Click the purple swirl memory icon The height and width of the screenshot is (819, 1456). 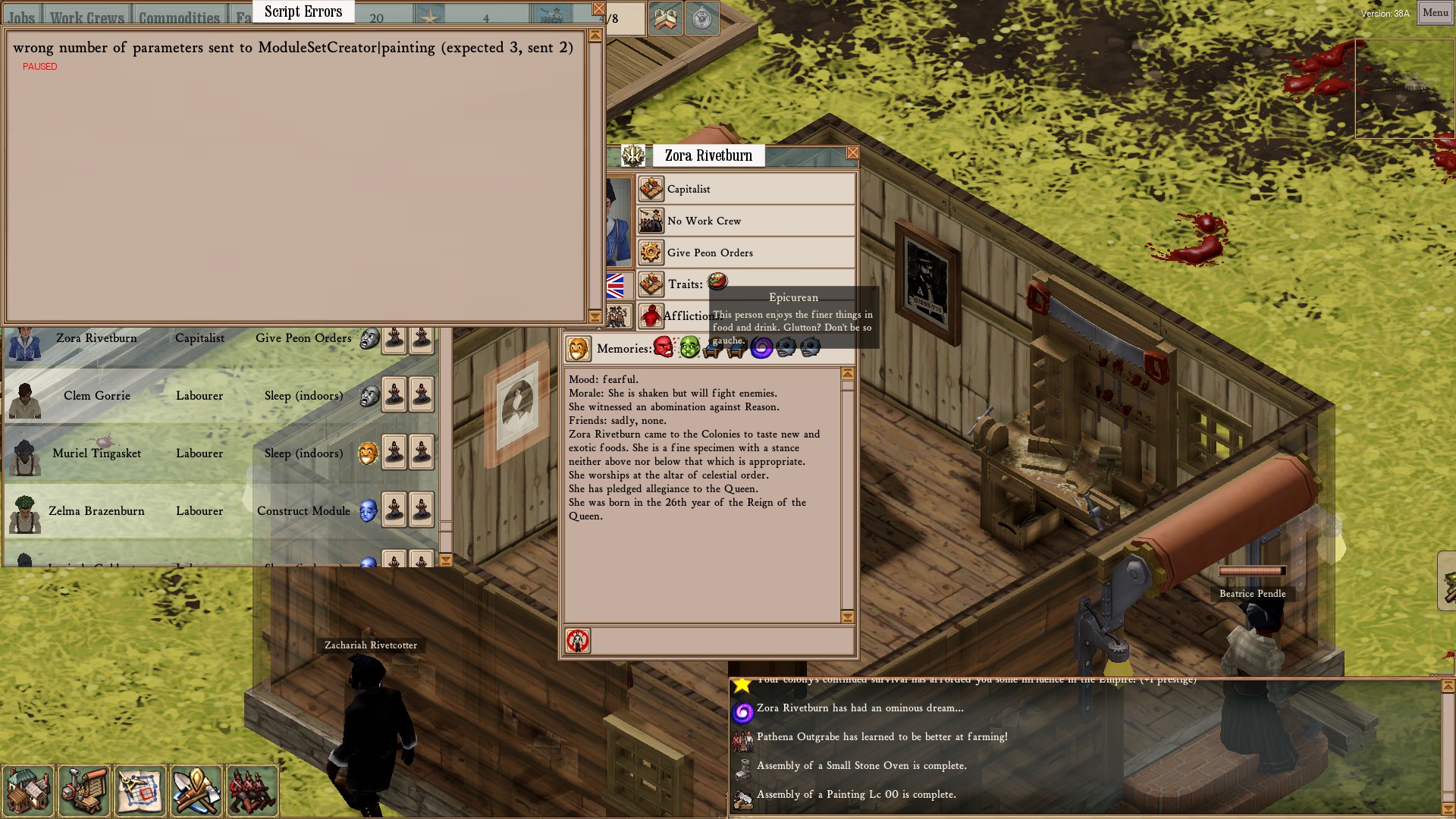click(x=761, y=348)
